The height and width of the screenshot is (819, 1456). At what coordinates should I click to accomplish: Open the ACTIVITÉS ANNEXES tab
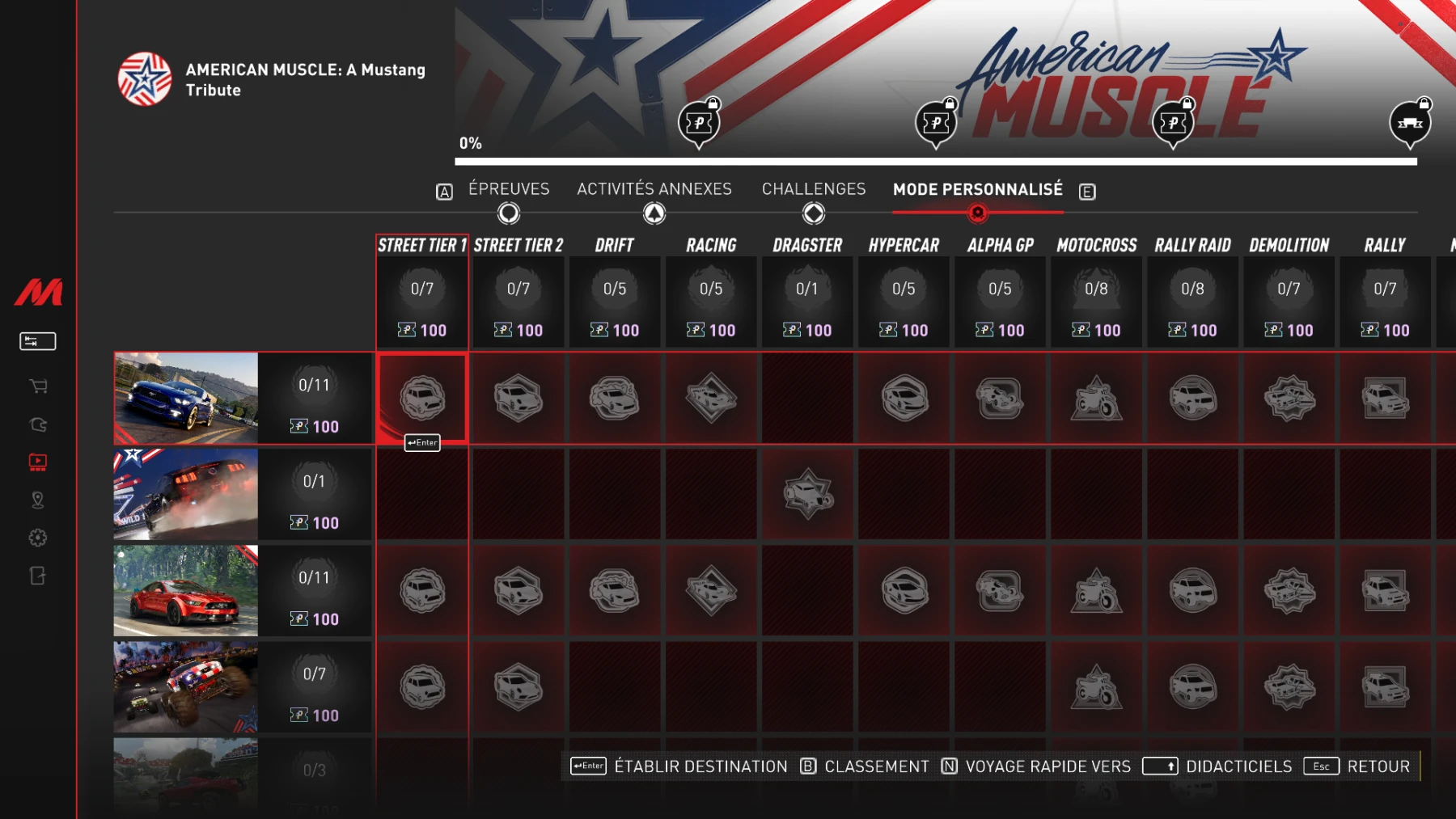[x=654, y=189]
